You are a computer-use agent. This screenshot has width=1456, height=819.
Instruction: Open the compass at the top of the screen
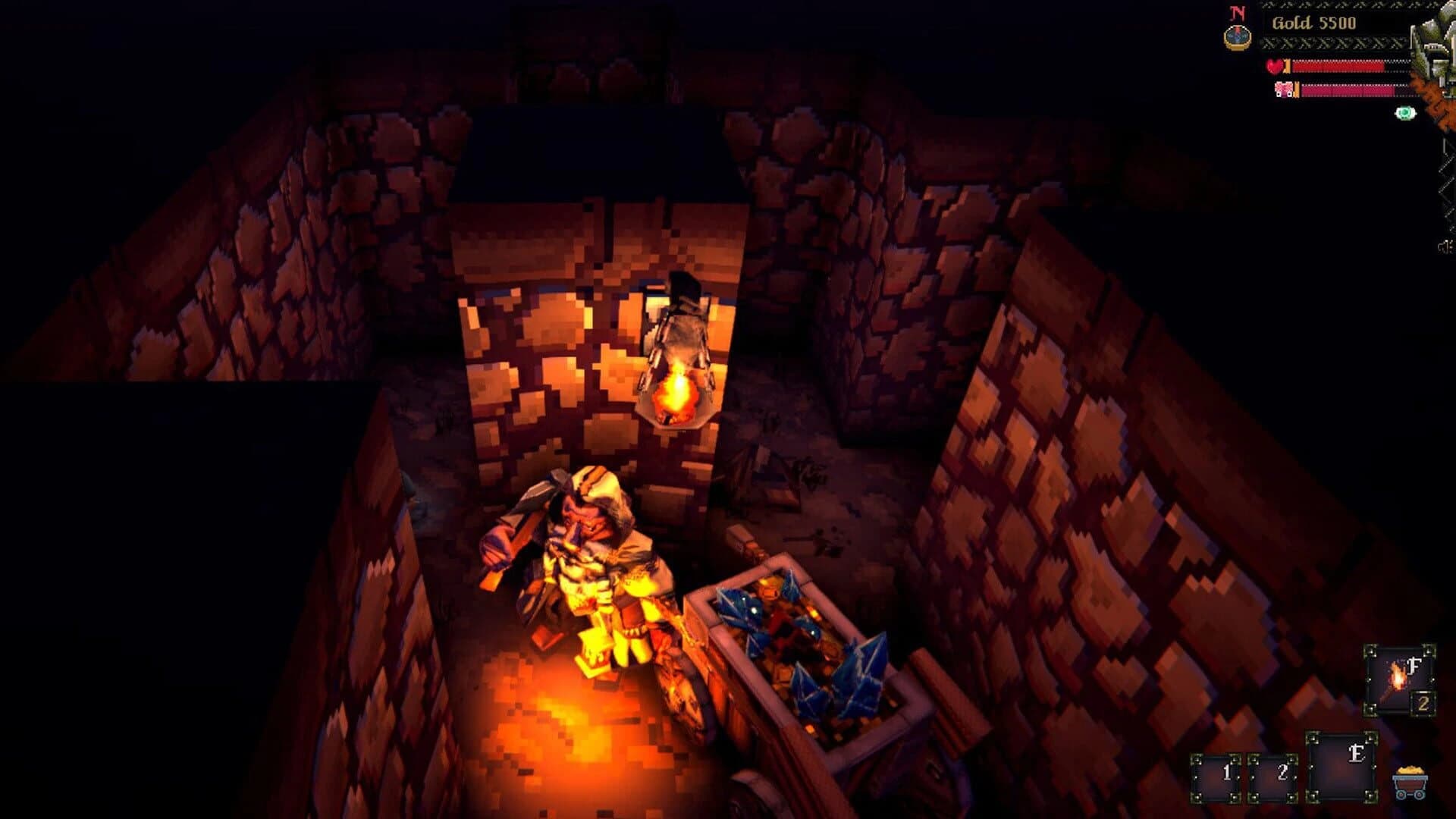1237,38
